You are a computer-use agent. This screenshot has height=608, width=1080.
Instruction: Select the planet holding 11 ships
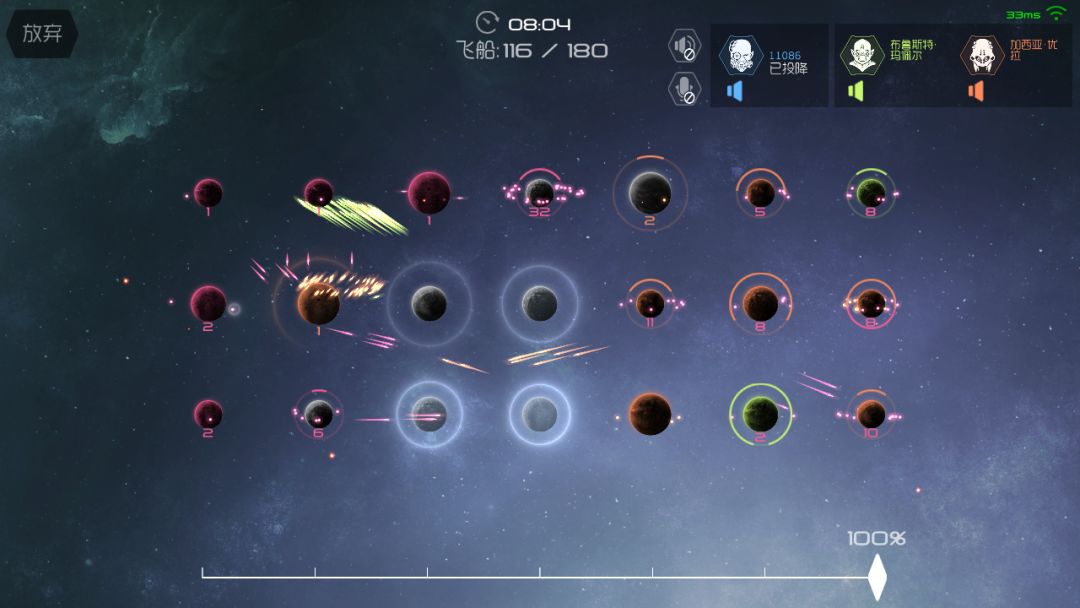650,303
